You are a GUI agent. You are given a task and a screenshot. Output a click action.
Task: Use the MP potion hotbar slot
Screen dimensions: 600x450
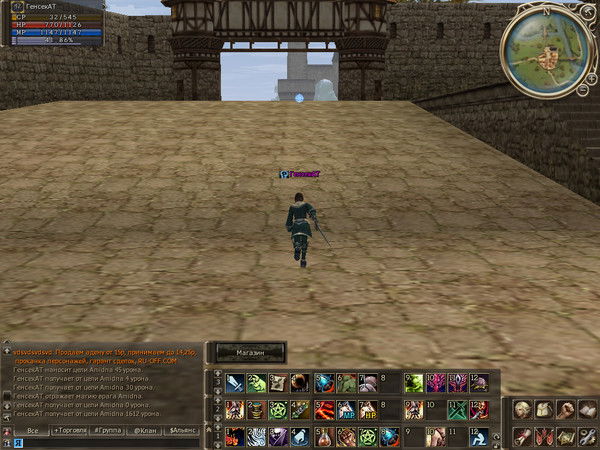point(347,410)
